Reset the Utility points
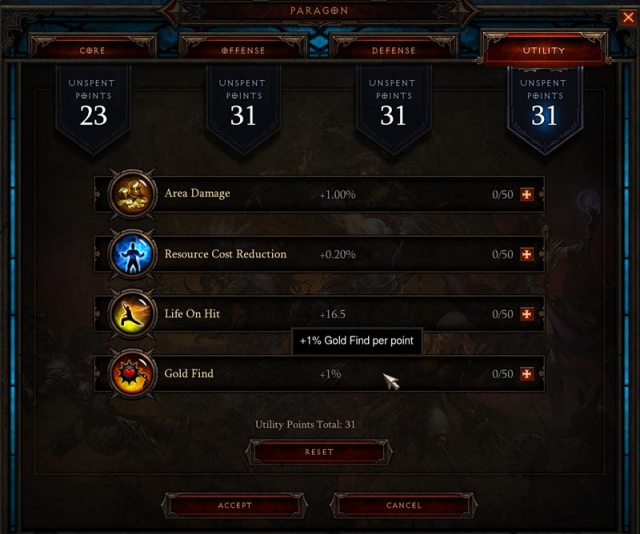 (319, 452)
